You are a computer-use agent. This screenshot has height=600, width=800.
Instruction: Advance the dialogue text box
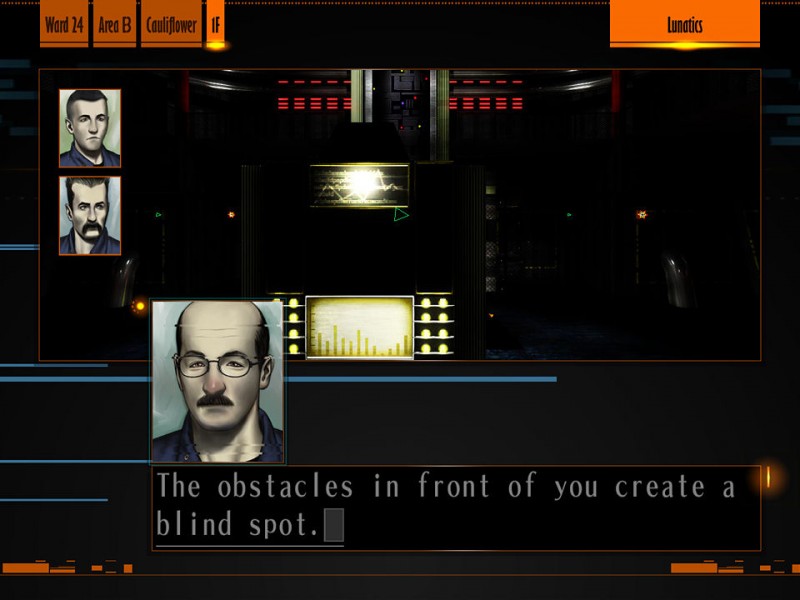(x=455, y=507)
